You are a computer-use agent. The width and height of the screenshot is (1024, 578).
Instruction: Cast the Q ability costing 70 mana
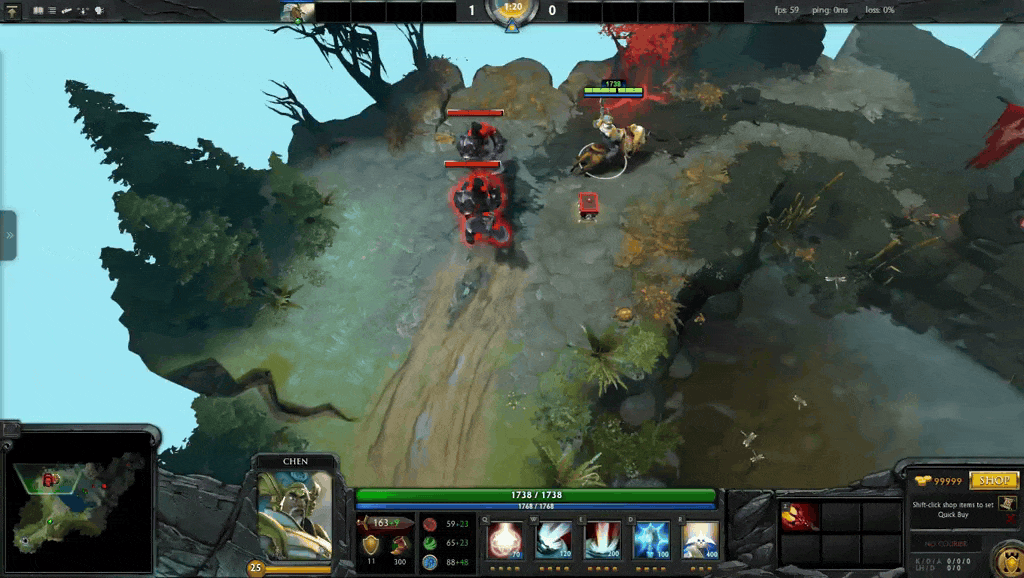point(503,540)
